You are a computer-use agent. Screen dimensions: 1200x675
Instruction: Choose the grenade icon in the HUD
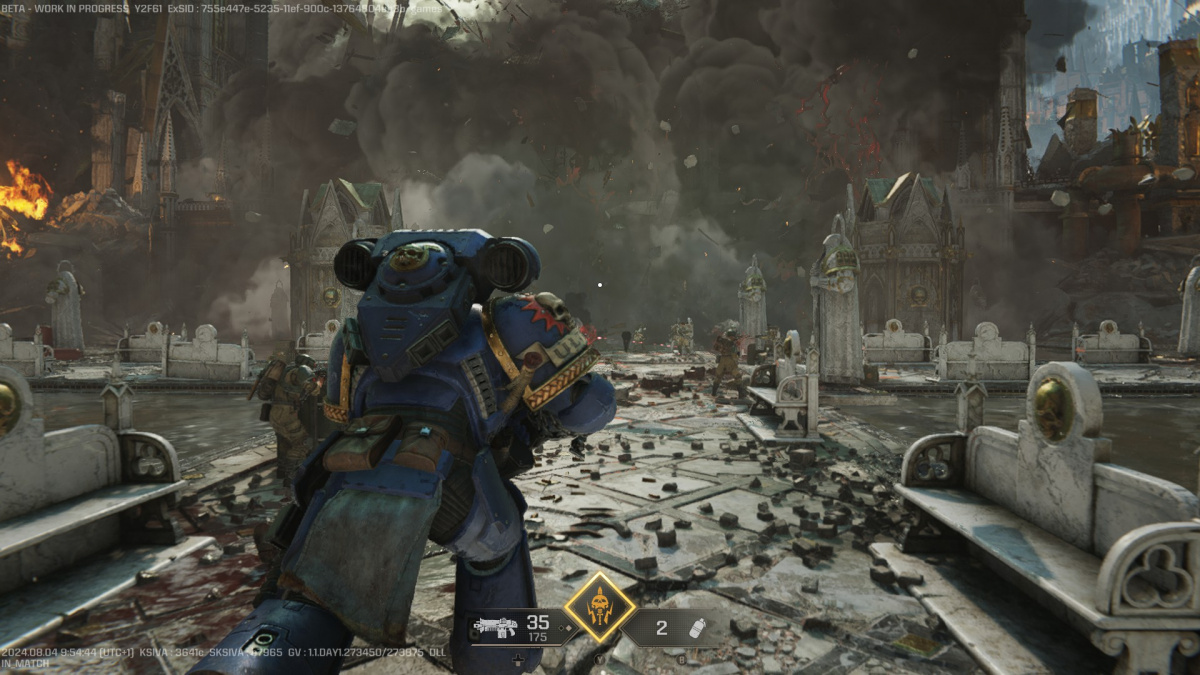[x=697, y=628]
